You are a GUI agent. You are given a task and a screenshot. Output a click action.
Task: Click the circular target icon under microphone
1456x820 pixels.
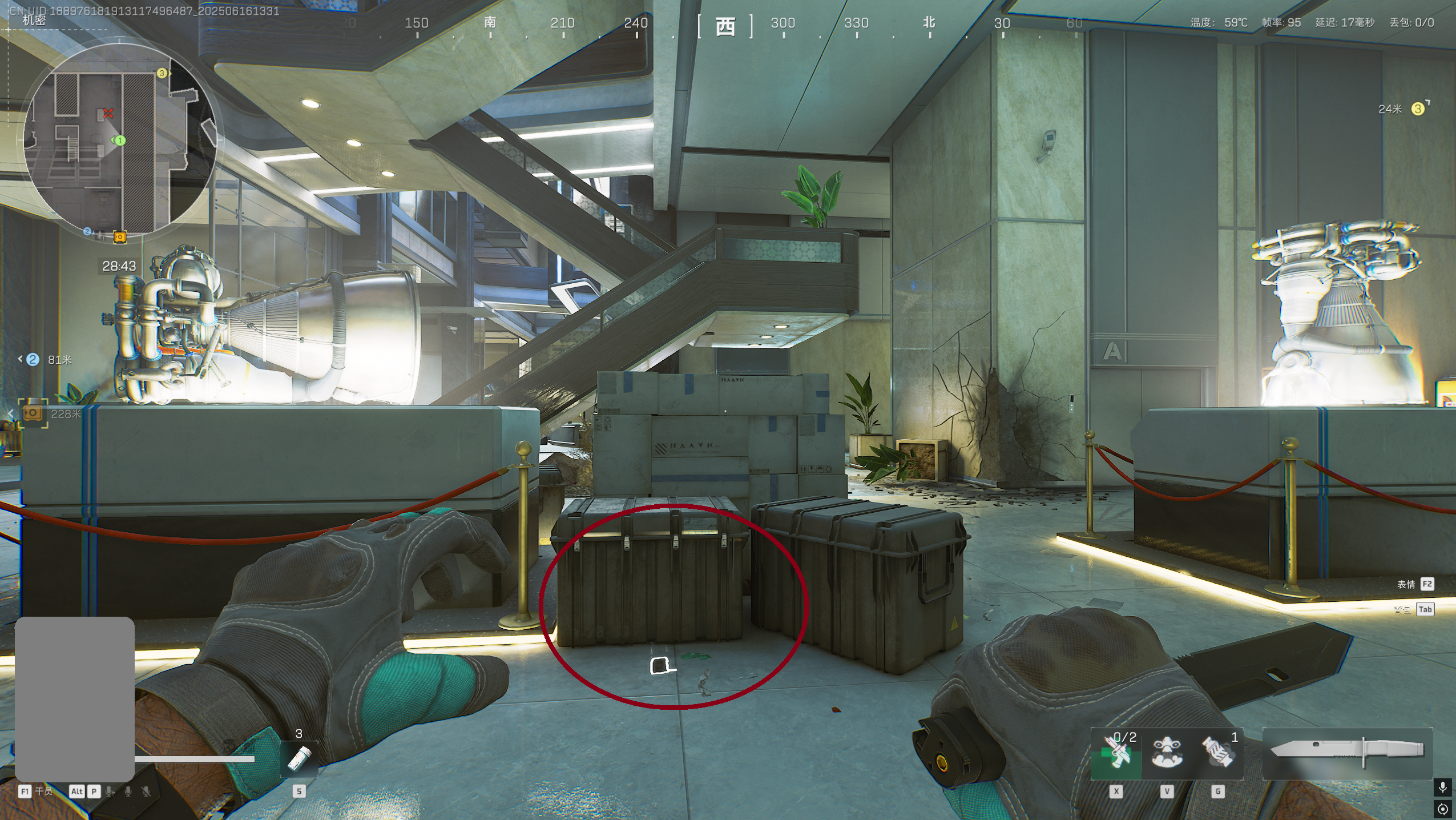1443,809
